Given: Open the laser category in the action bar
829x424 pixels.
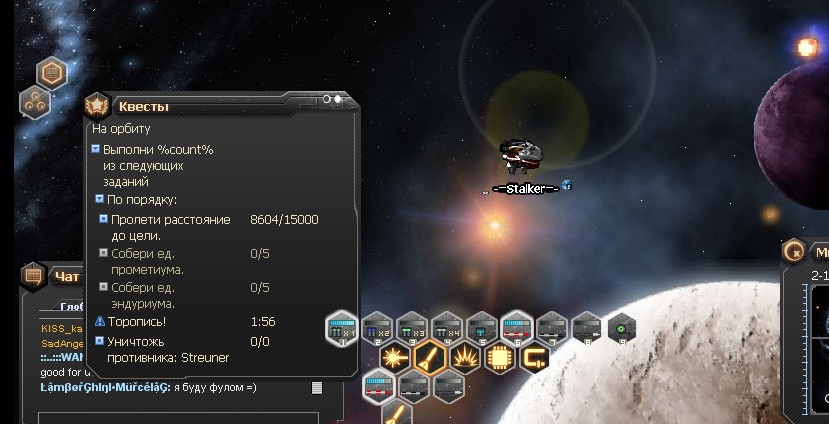Looking at the screenshot, I should click(x=396, y=357).
